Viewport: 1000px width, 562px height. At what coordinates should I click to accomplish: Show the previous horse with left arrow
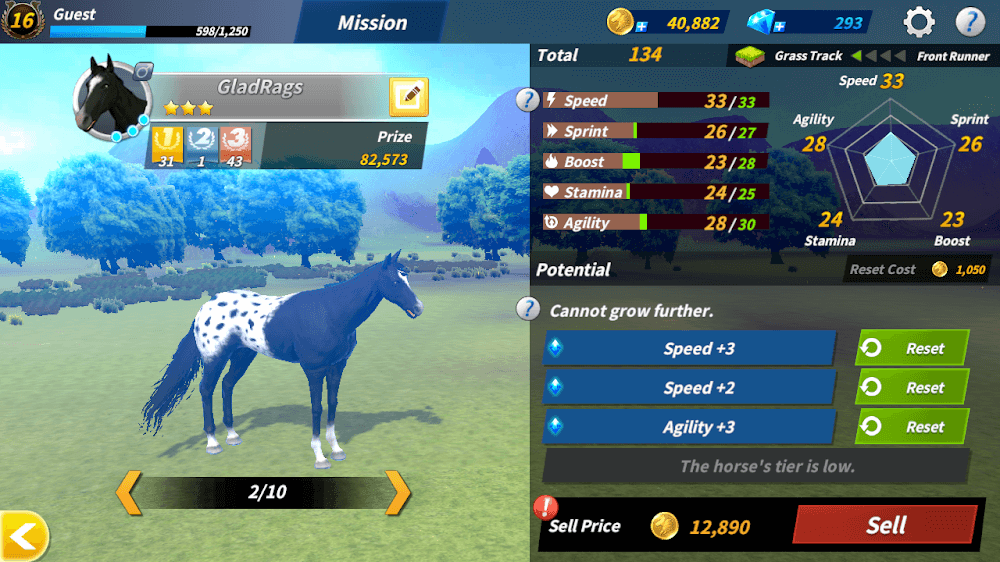tap(129, 492)
